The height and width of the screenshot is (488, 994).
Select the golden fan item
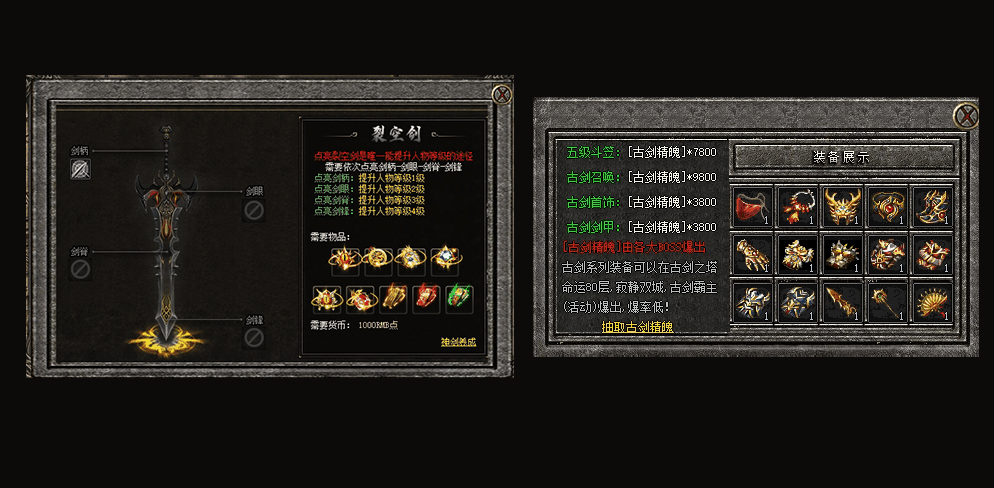tap(933, 301)
